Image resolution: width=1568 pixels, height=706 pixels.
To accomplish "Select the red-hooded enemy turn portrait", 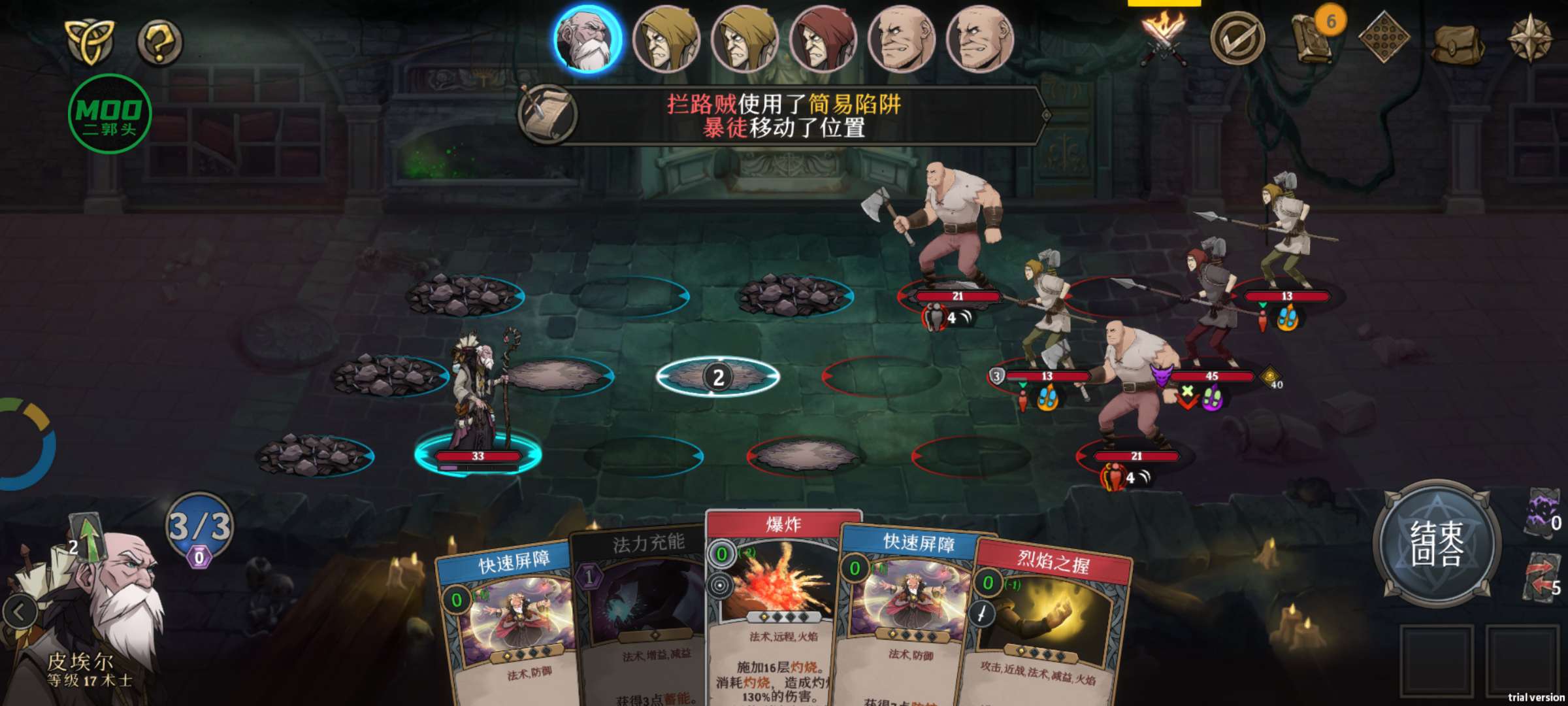I will pos(823,39).
